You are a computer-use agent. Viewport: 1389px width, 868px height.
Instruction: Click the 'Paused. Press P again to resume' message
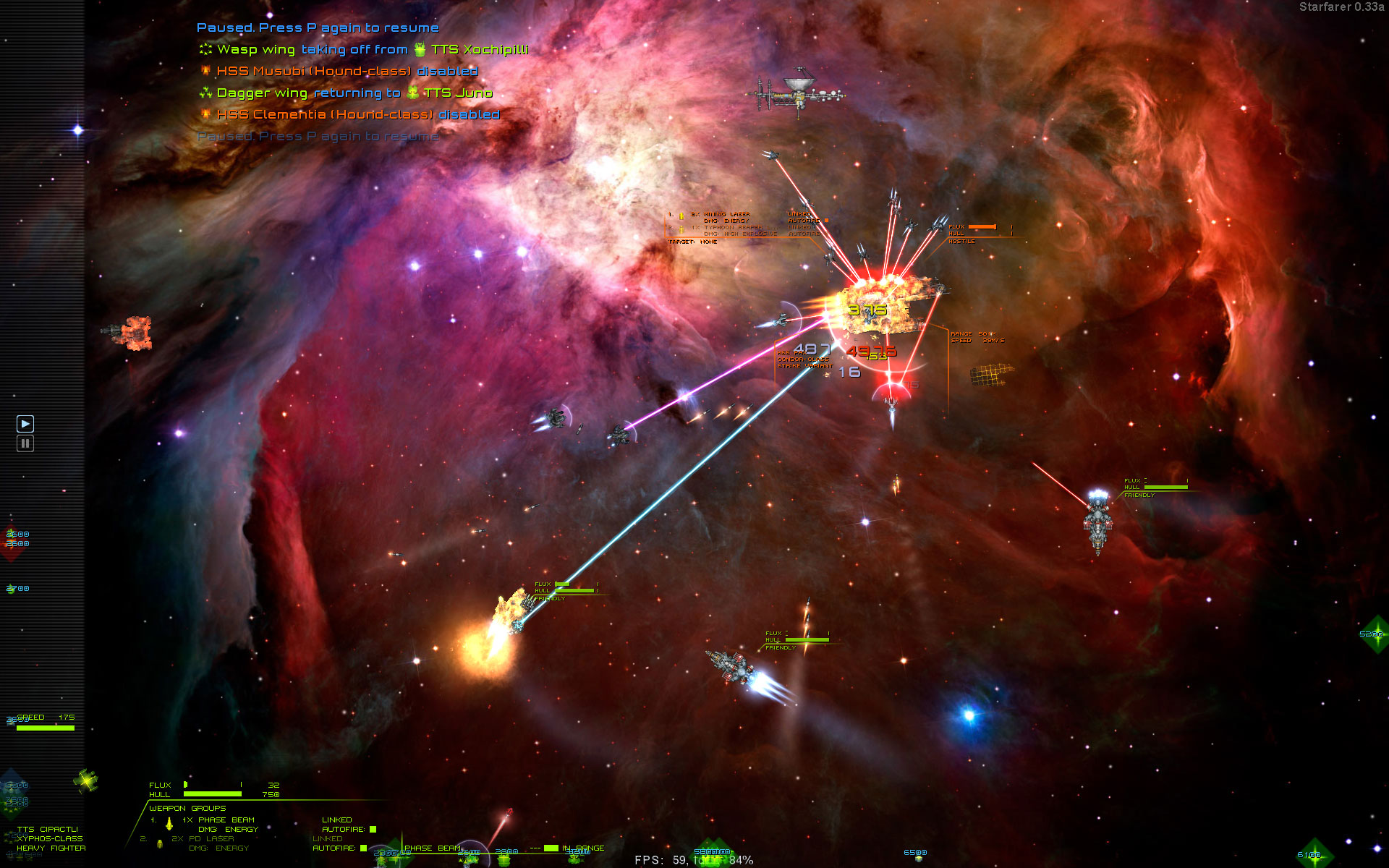(x=317, y=27)
